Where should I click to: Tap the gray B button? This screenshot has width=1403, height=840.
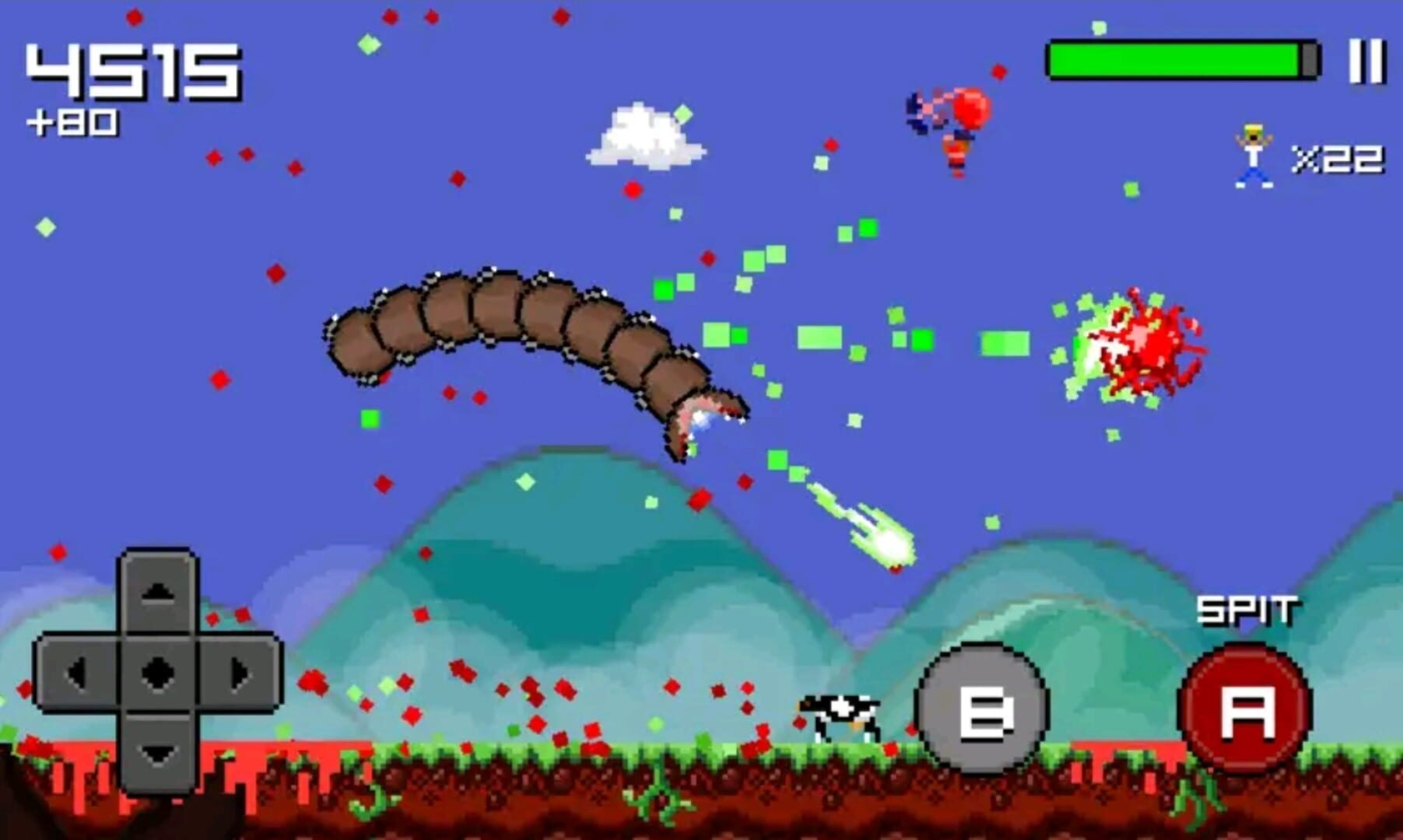pos(983,709)
